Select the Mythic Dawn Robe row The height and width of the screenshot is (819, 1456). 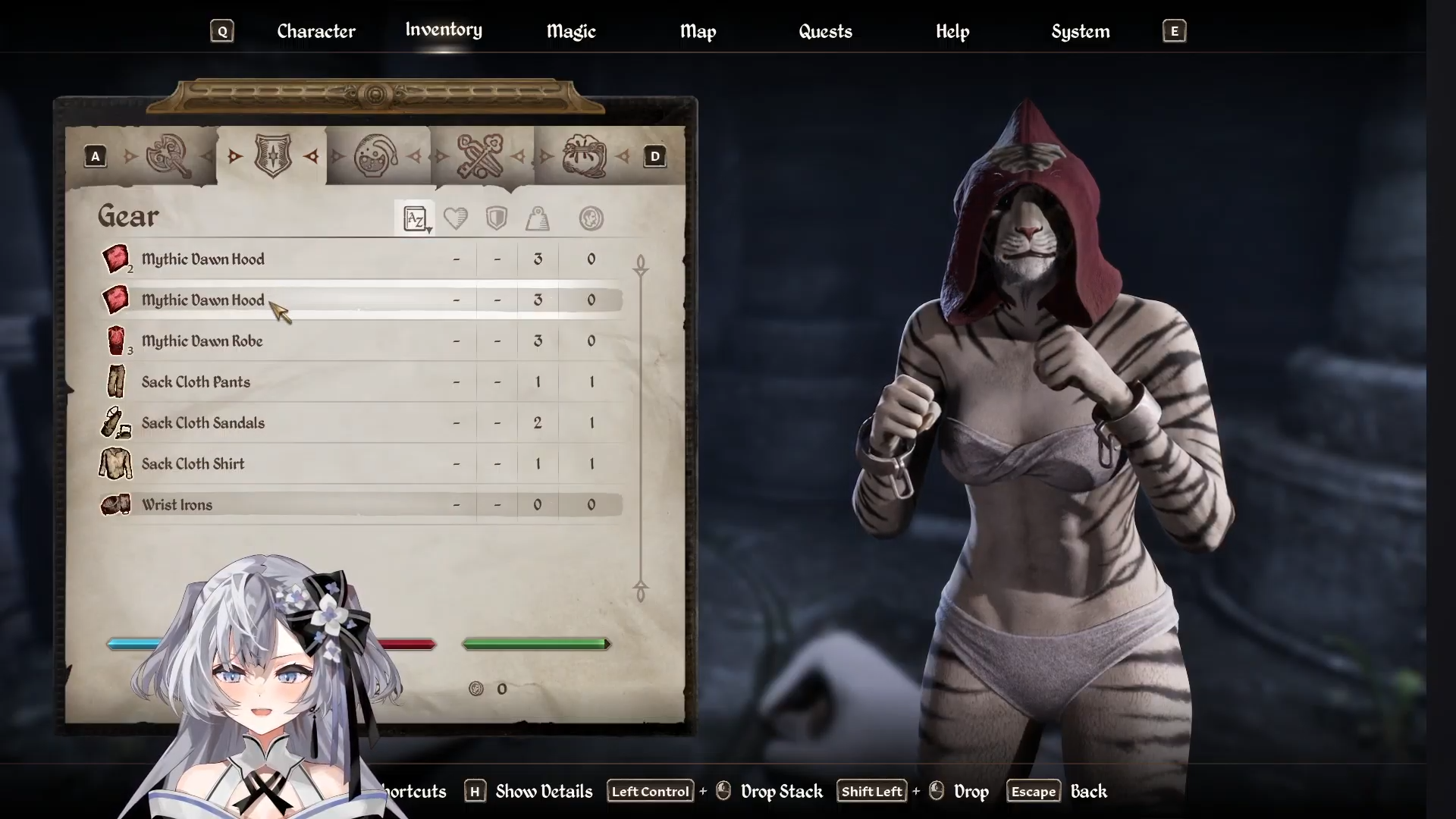202,341
